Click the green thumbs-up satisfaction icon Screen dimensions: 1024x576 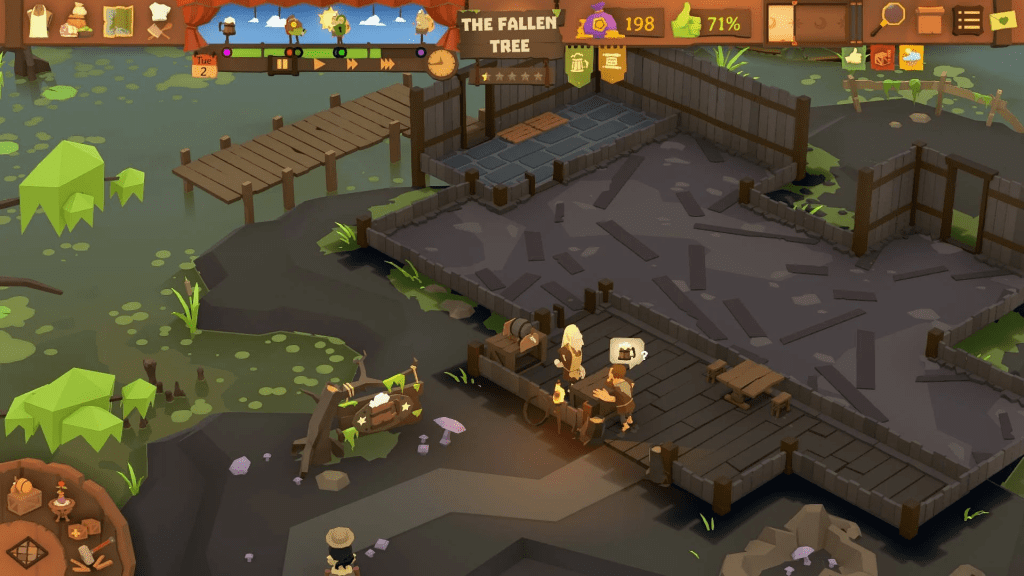pos(688,22)
